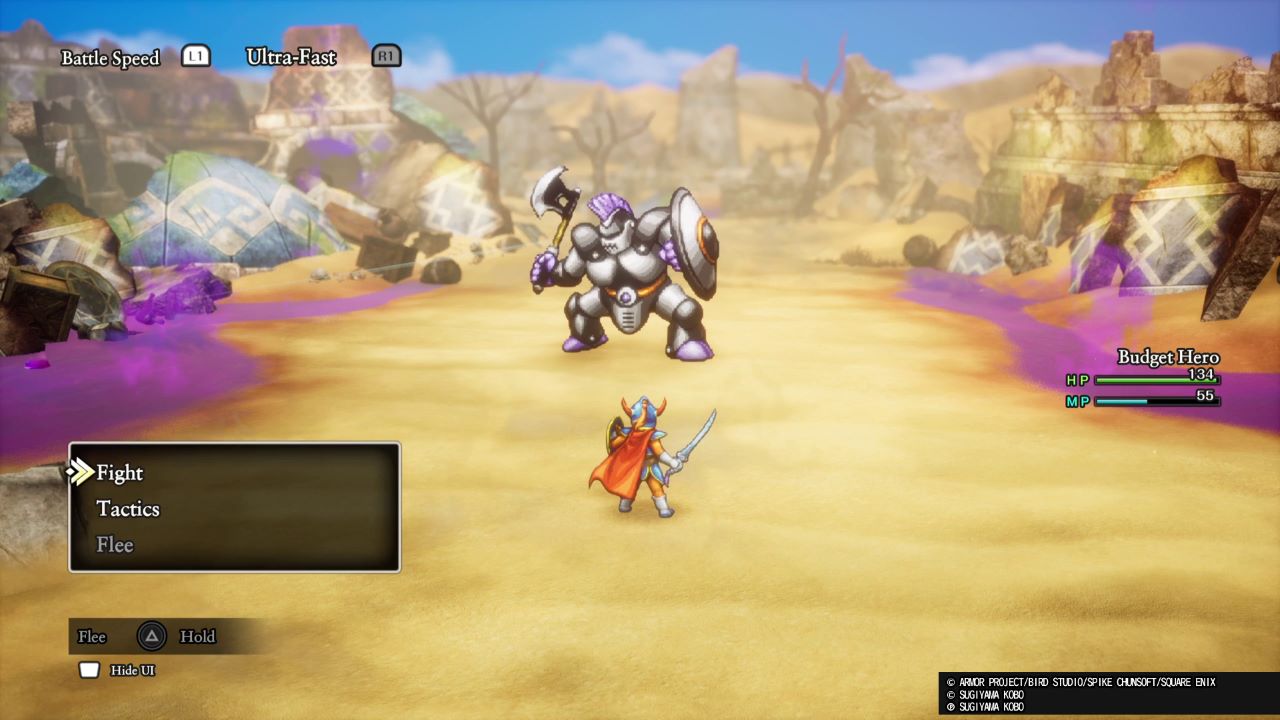Choose Flee from the command list
Screen dimensions: 1280x720
(x=115, y=545)
